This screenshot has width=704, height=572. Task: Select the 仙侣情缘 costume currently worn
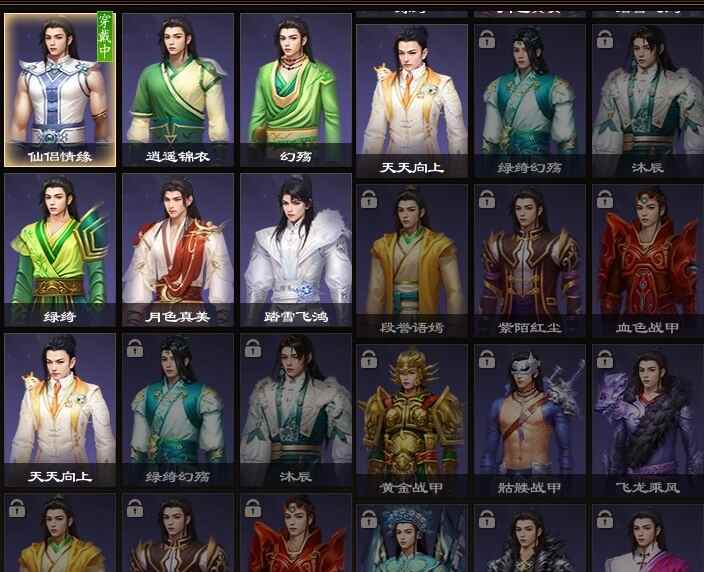[x=60, y=88]
